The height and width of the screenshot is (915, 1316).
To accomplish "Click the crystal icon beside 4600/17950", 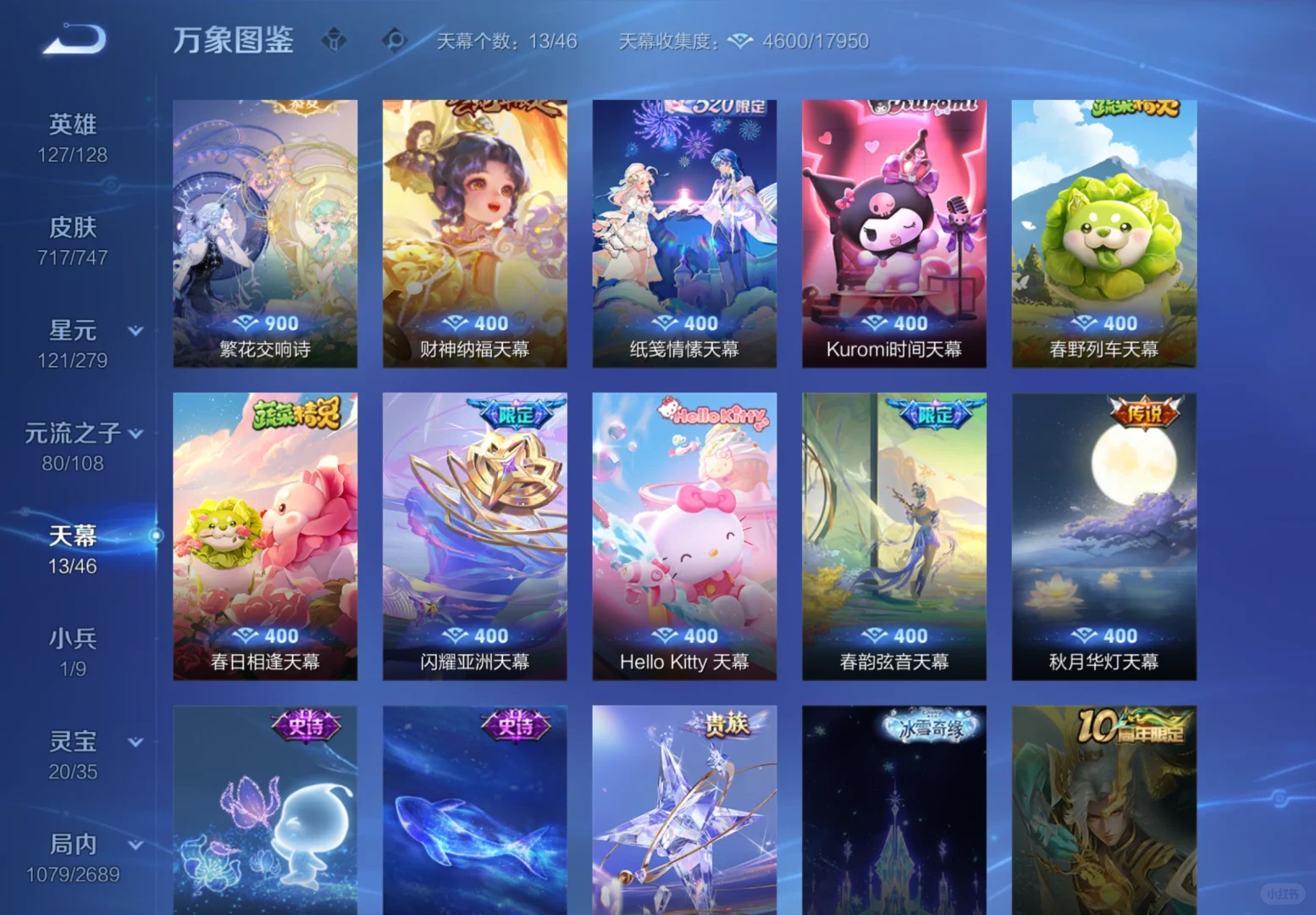I will pos(741,40).
